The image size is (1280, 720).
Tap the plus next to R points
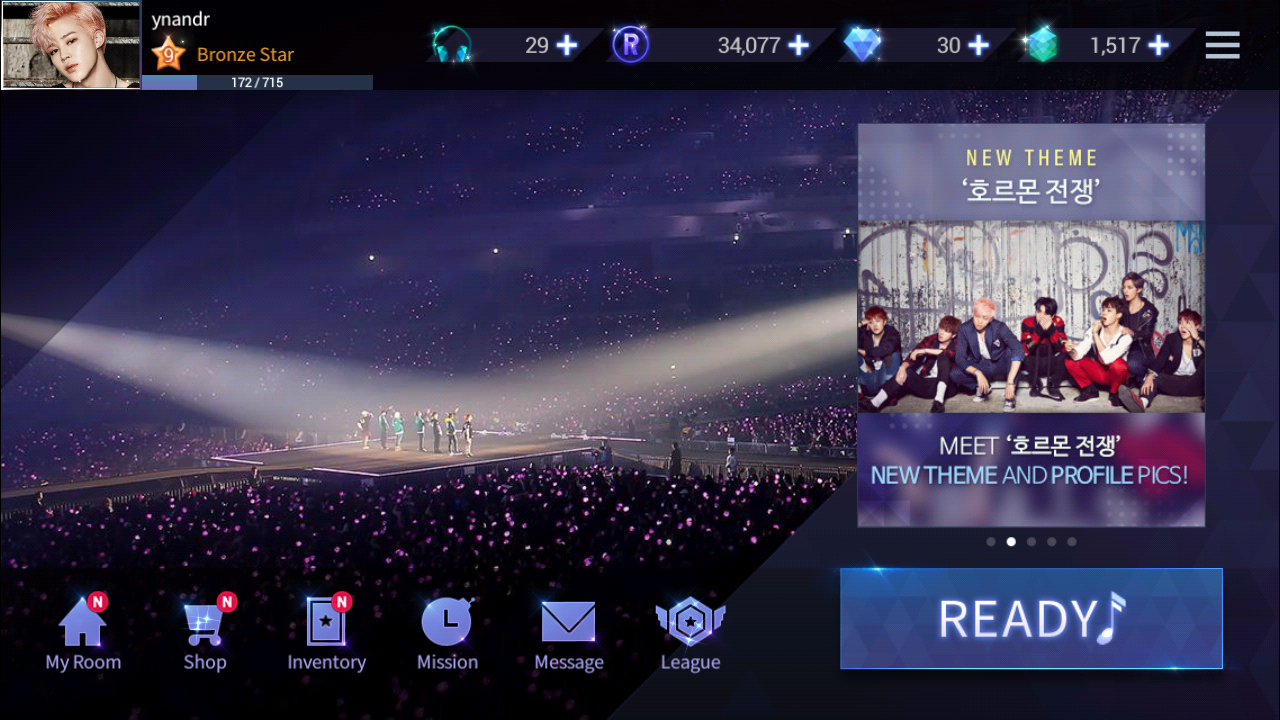[799, 45]
